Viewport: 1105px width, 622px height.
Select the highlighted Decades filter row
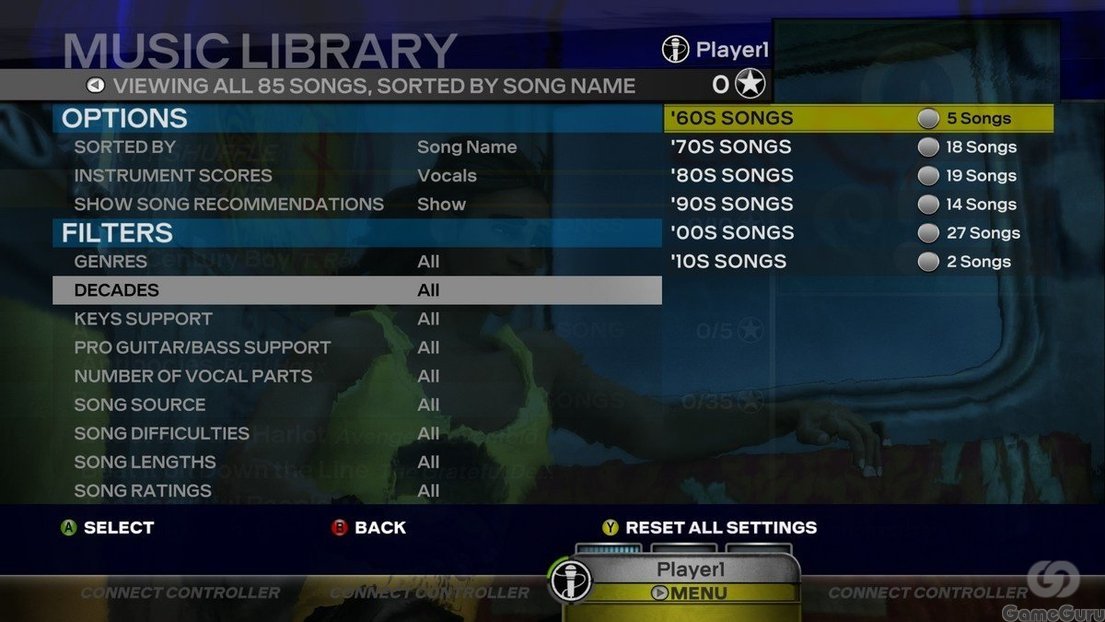click(356, 290)
